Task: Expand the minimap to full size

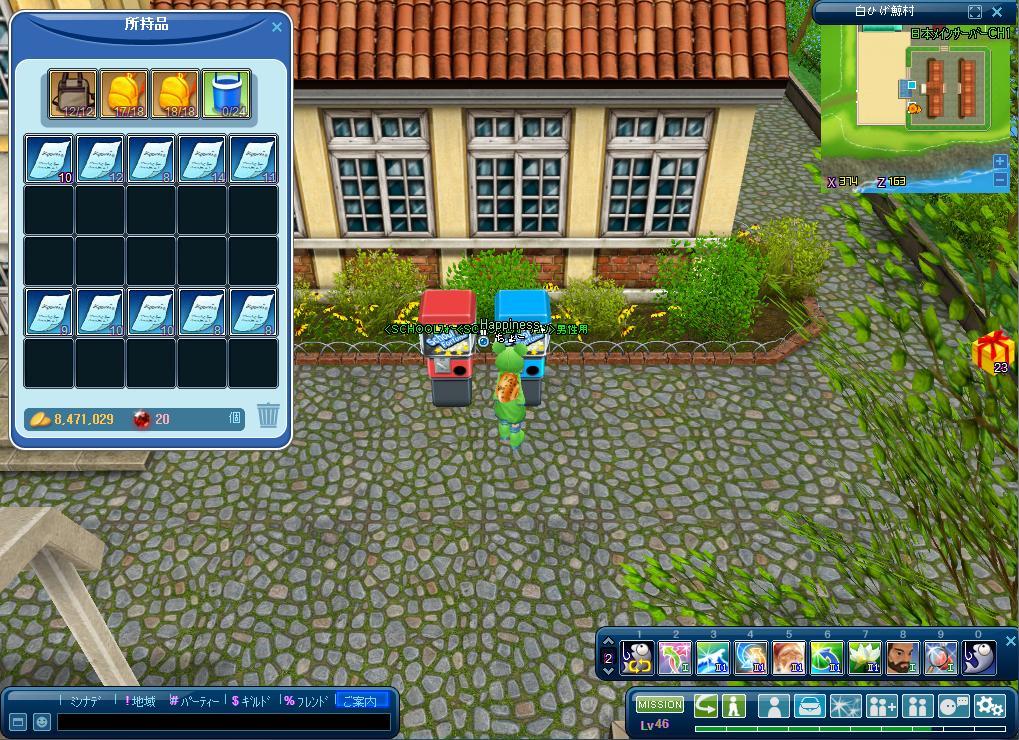Action: (975, 12)
